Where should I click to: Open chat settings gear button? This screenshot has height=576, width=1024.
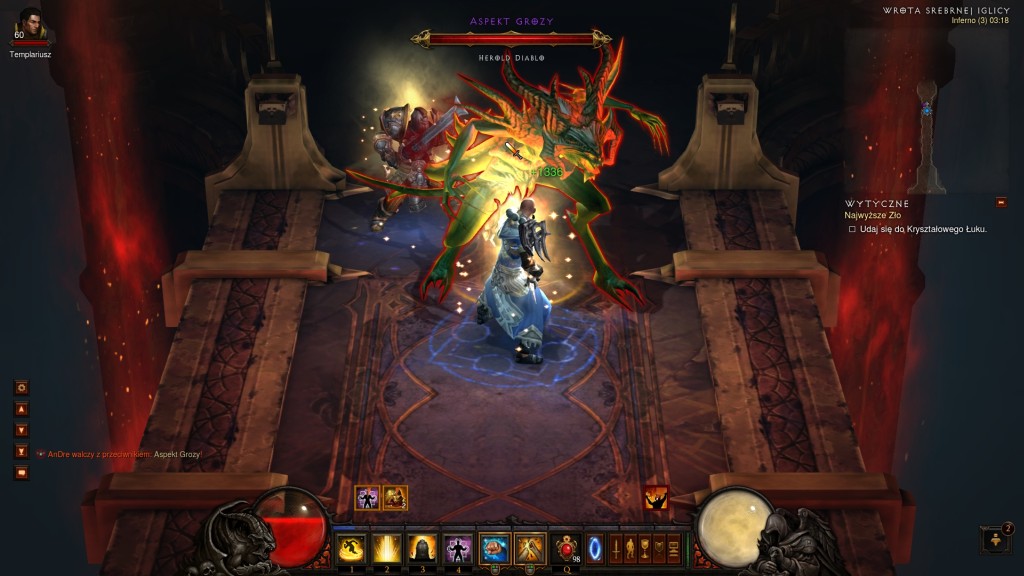(x=21, y=387)
